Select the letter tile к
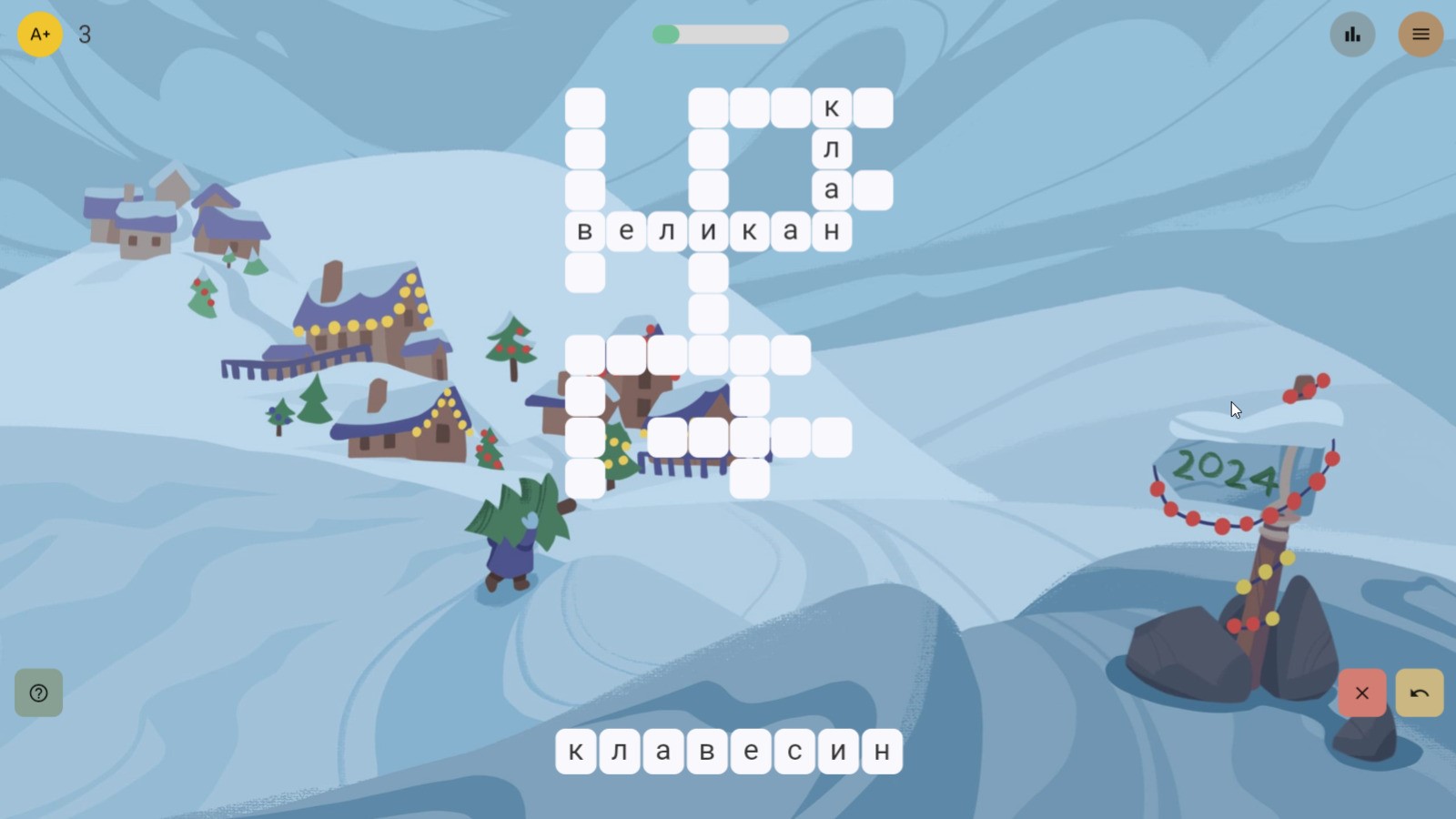Screen dimensions: 1456x819 click(576, 751)
